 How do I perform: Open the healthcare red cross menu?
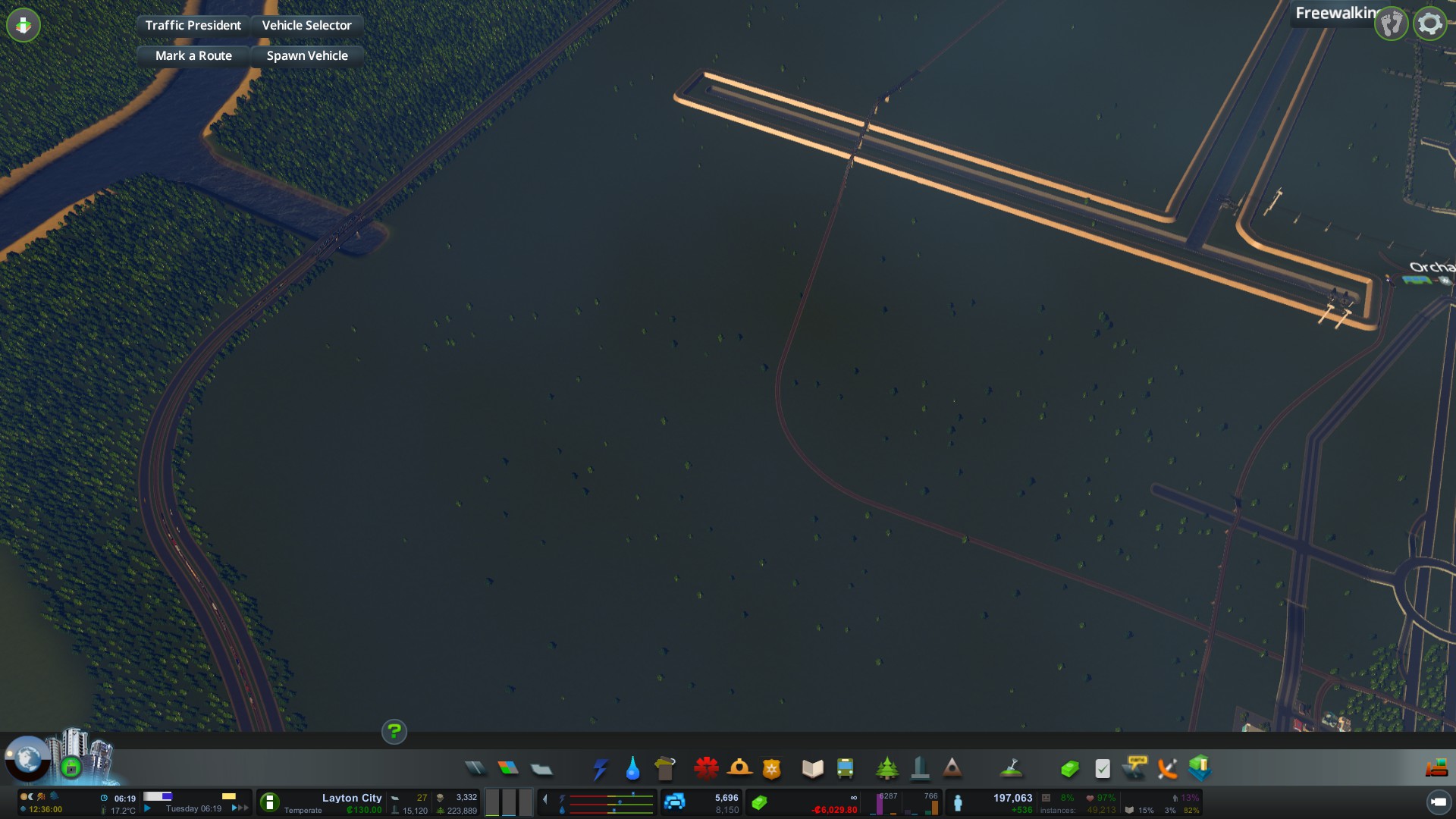[x=706, y=769]
